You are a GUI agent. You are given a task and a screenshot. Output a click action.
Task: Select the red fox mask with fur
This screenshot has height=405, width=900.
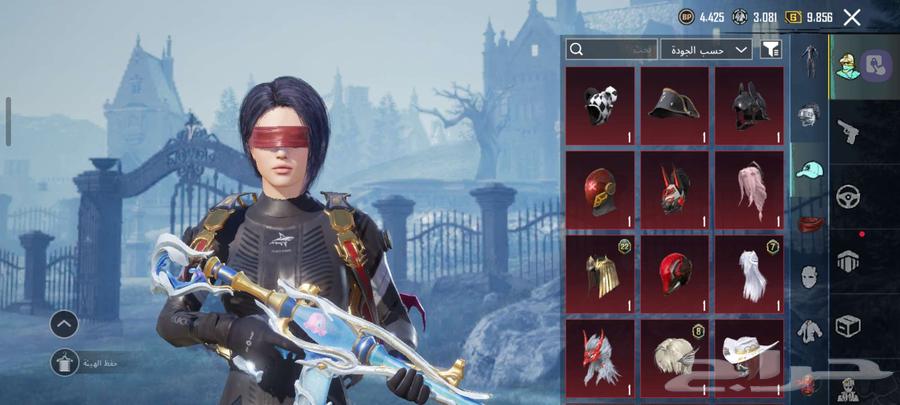pos(600,355)
